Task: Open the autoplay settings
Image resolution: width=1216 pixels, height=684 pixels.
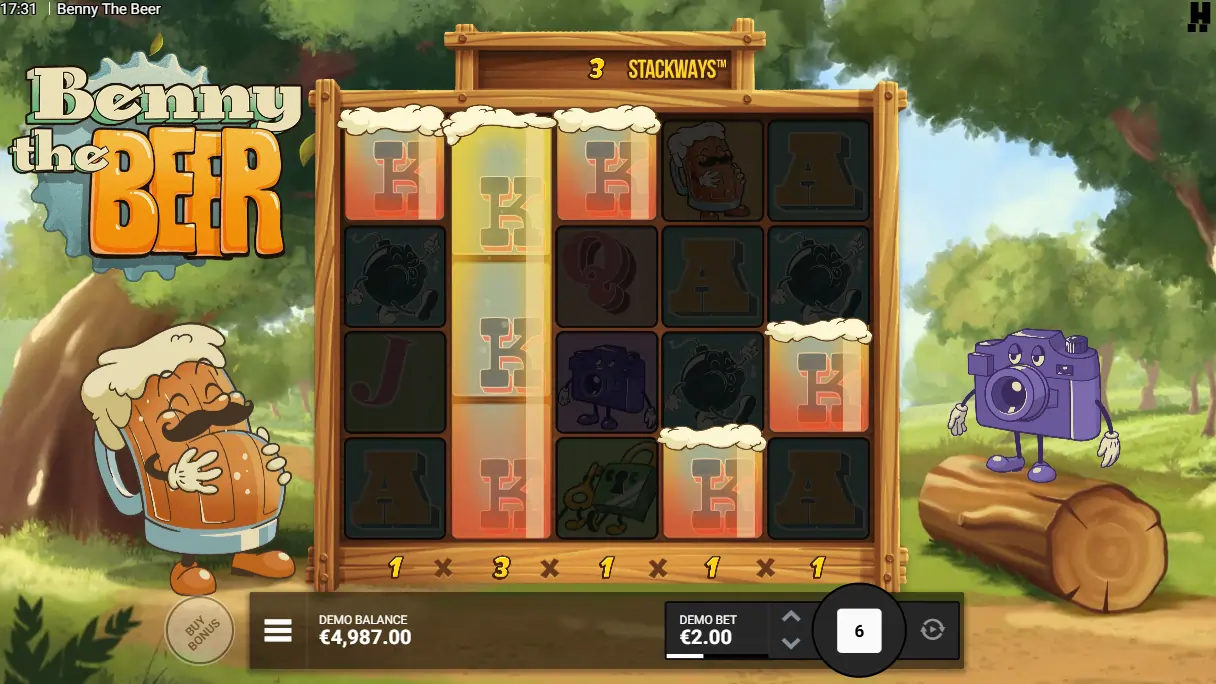Action: click(x=932, y=630)
